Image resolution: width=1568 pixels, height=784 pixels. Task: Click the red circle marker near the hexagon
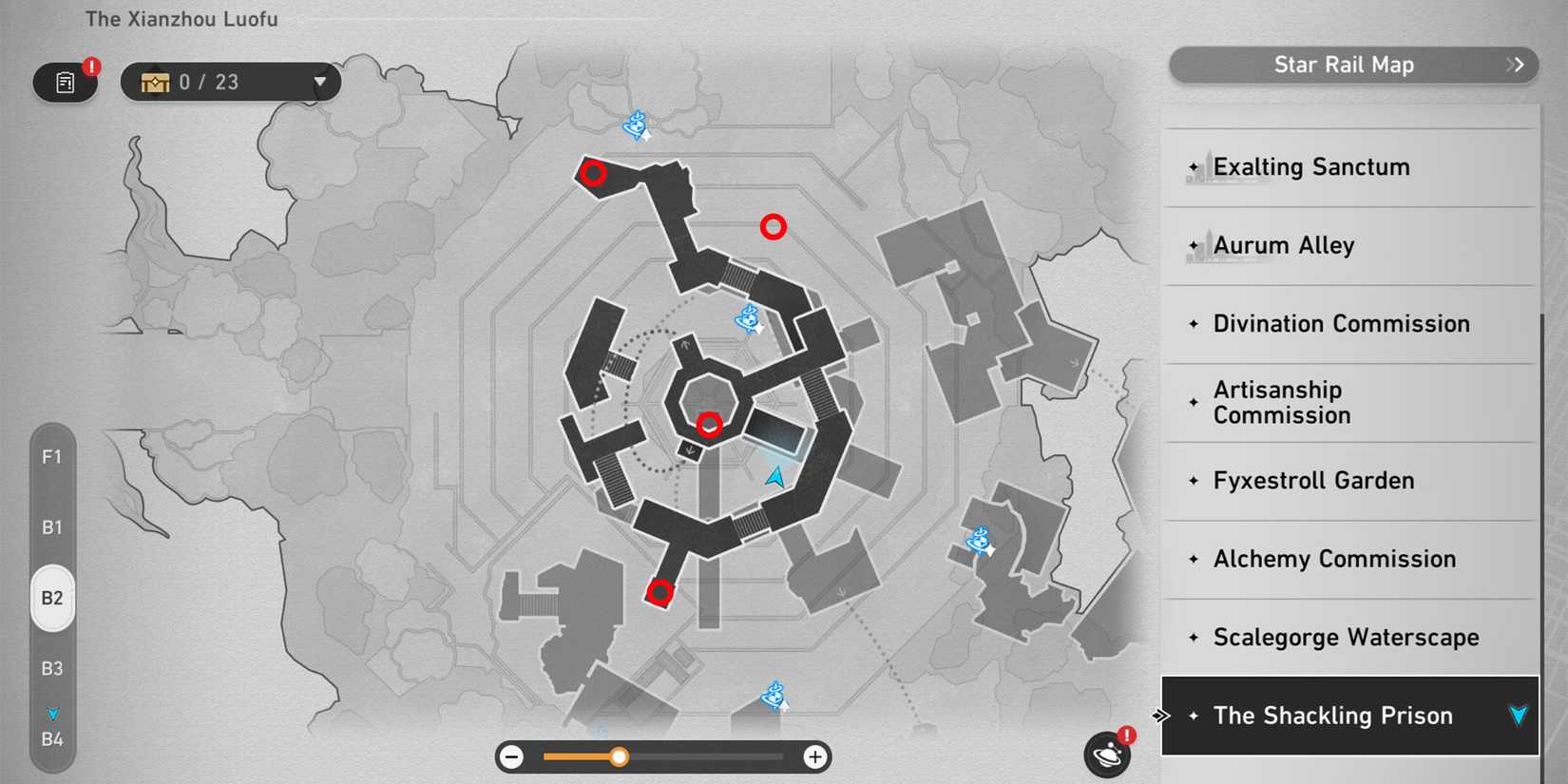(x=709, y=425)
